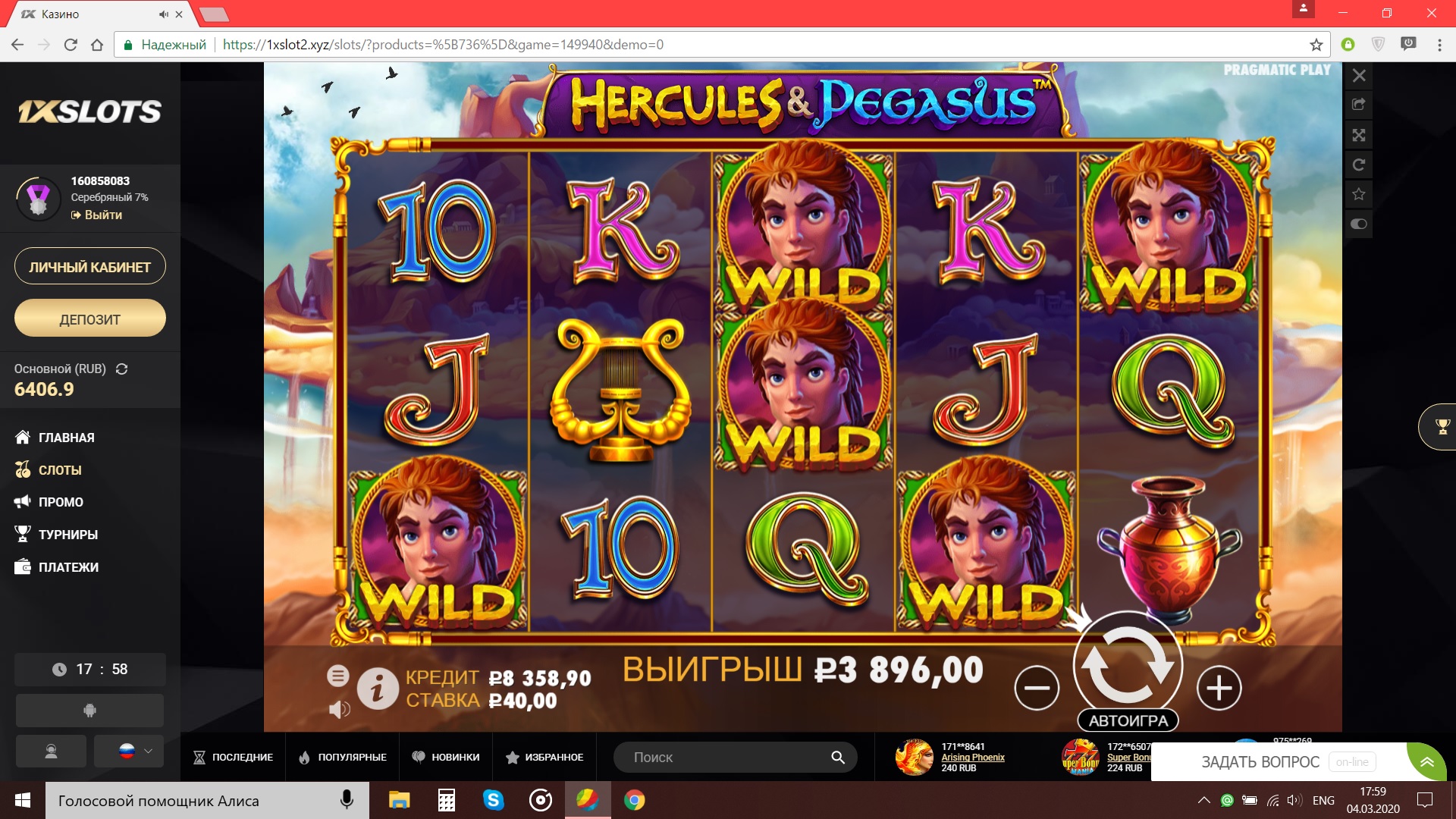Decrease the bet with the minus button

click(x=1037, y=688)
